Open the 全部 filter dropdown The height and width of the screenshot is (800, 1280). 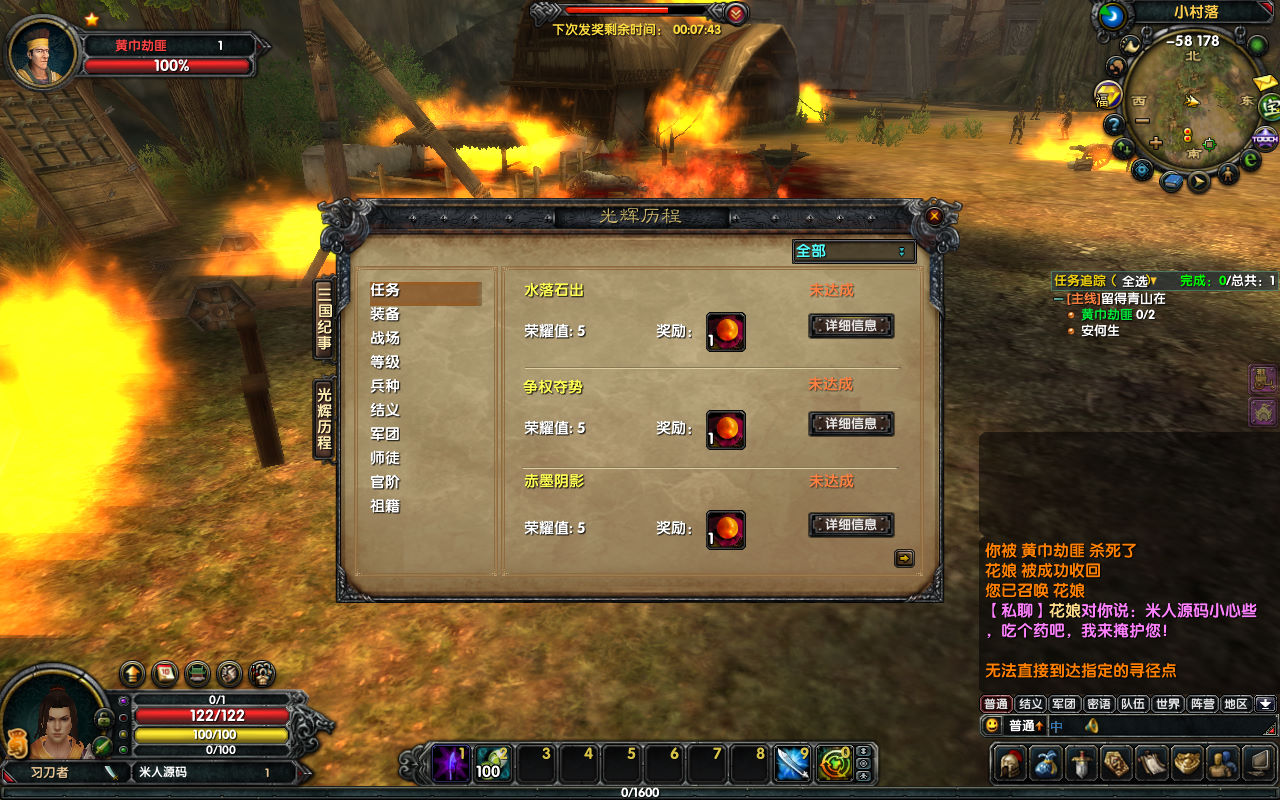[854, 251]
